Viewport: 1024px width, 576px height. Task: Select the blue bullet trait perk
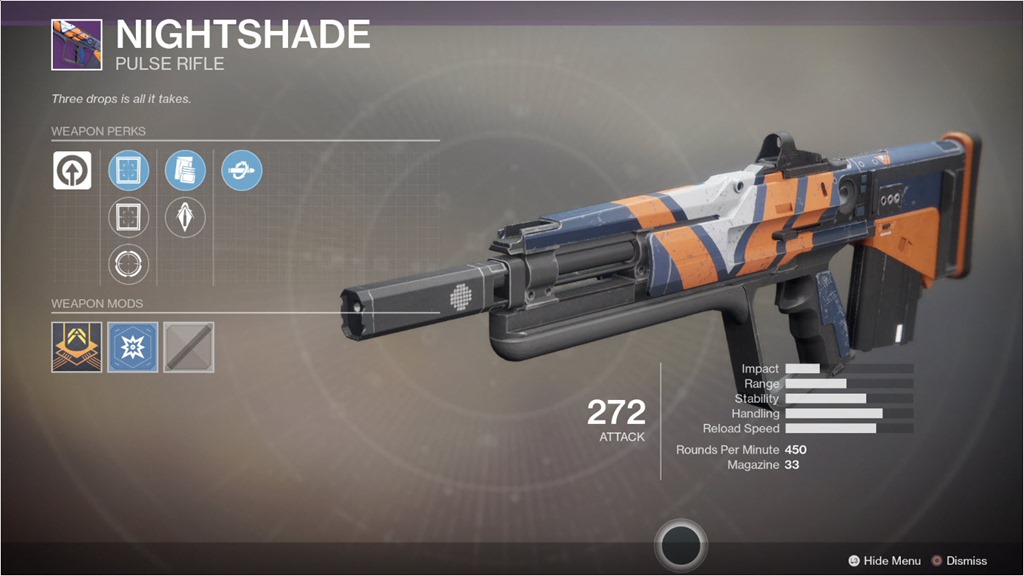241,170
